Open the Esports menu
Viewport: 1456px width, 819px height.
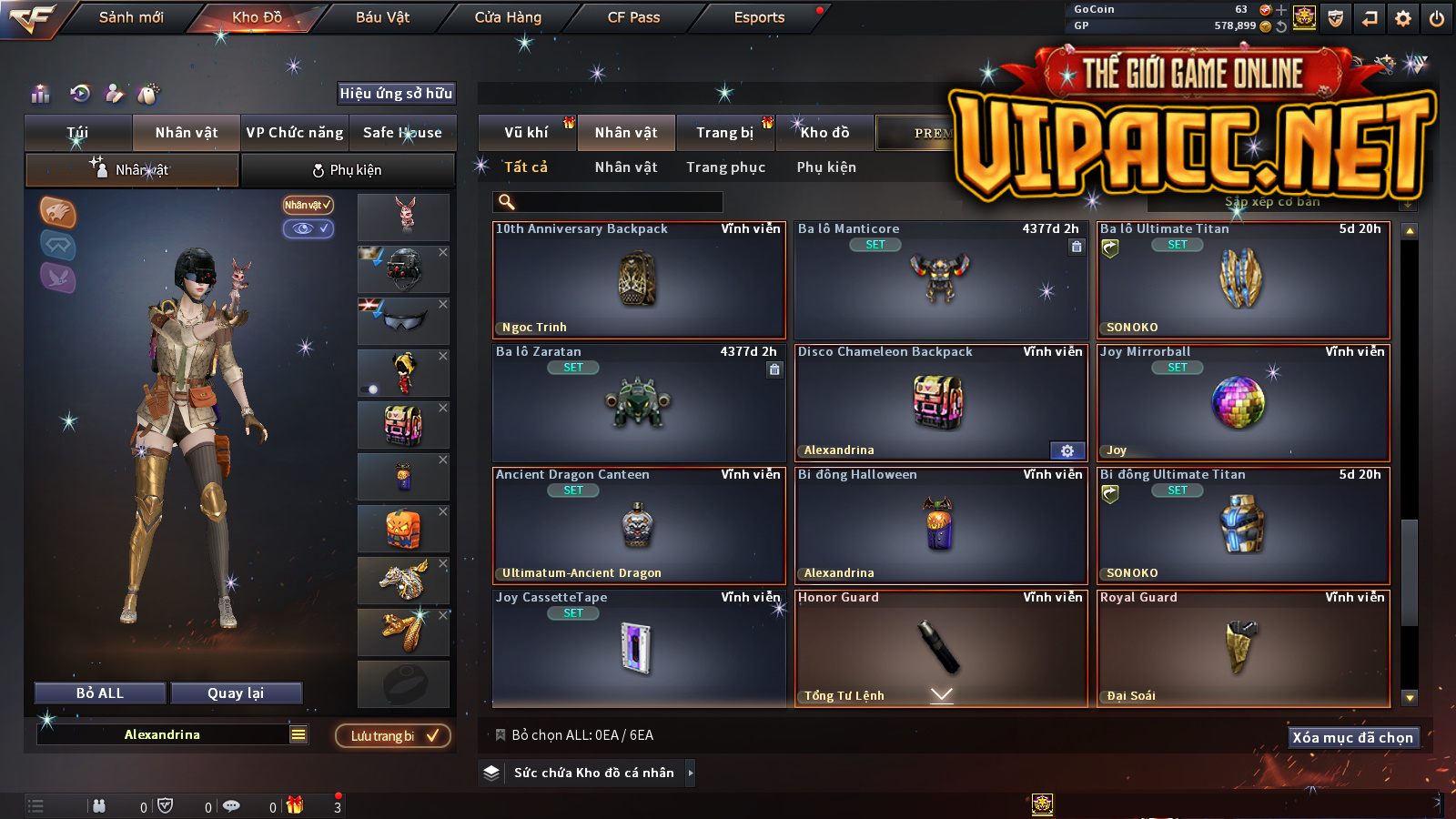(759, 17)
